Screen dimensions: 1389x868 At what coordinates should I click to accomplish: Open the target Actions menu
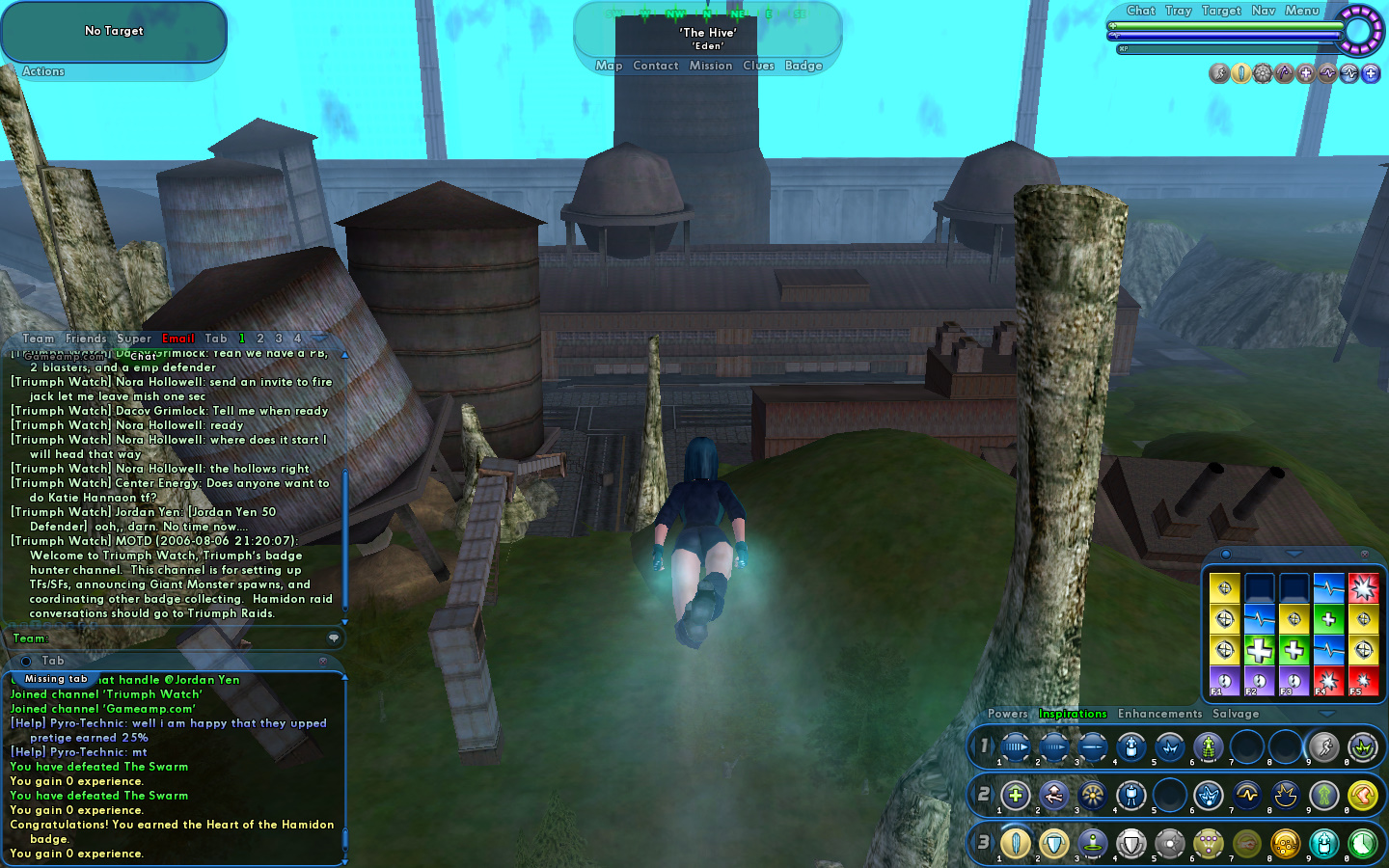[43, 71]
